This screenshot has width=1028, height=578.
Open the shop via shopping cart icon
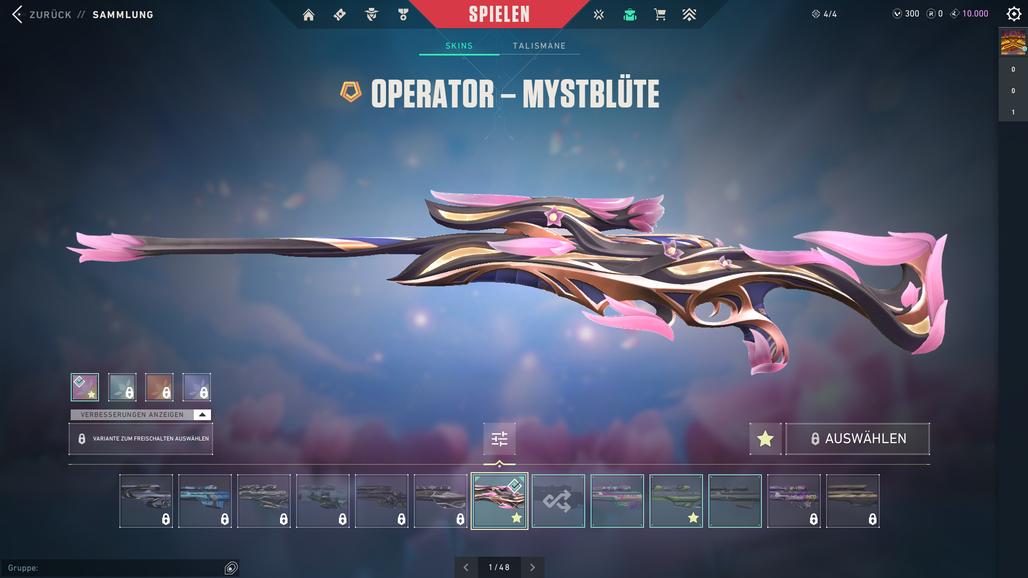pos(659,15)
